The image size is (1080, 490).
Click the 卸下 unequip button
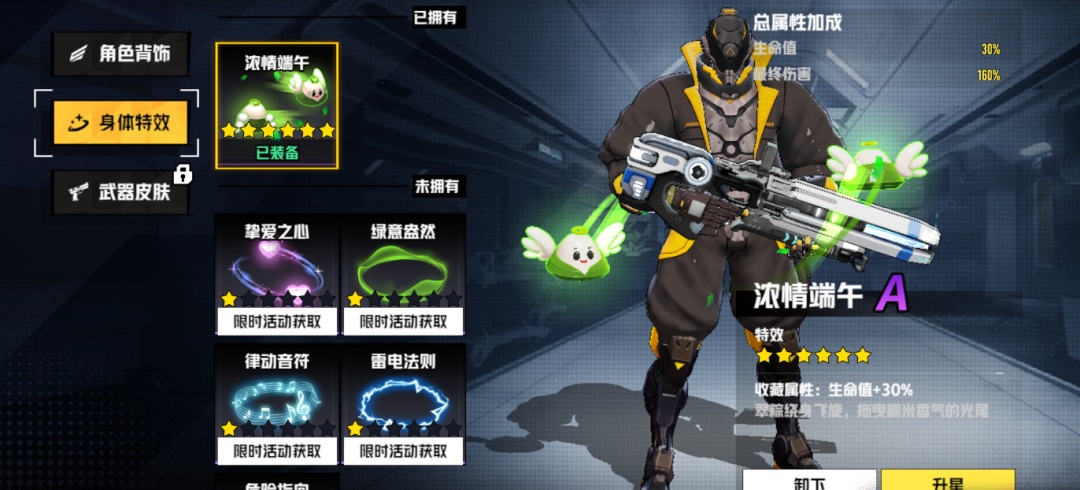coord(809,481)
